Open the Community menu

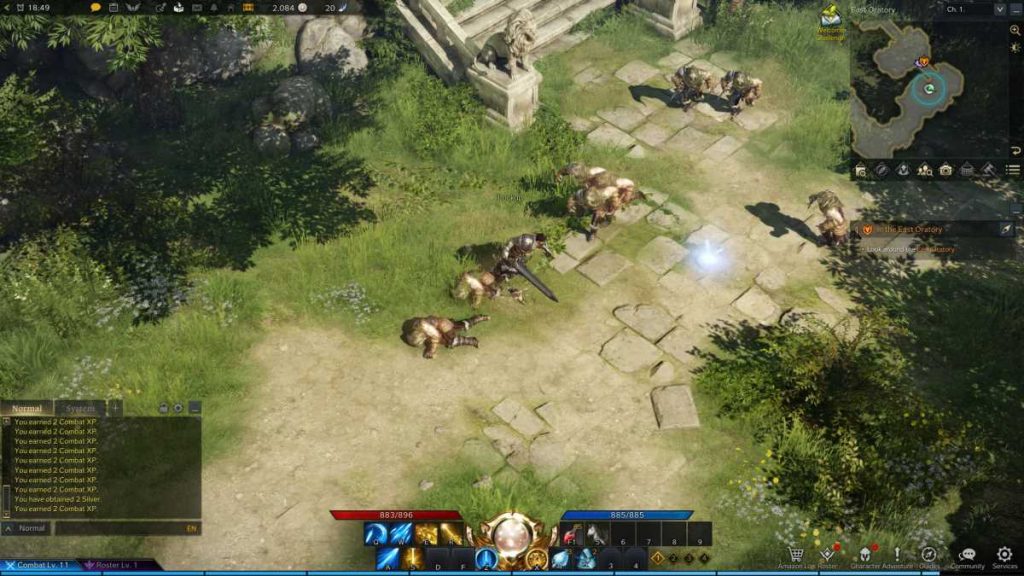click(x=967, y=554)
